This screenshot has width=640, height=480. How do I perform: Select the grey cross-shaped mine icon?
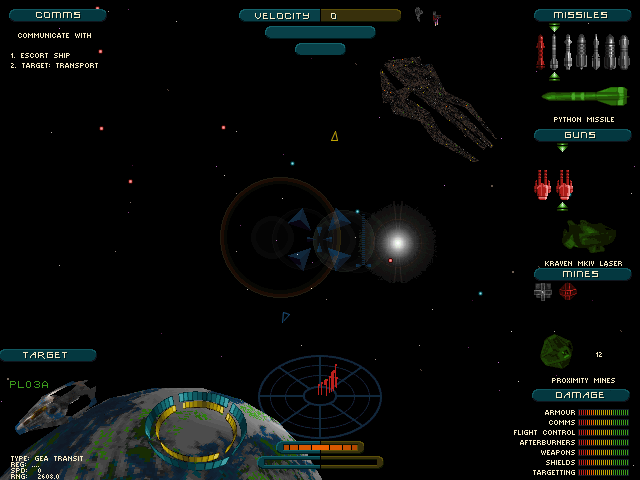click(543, 291)
